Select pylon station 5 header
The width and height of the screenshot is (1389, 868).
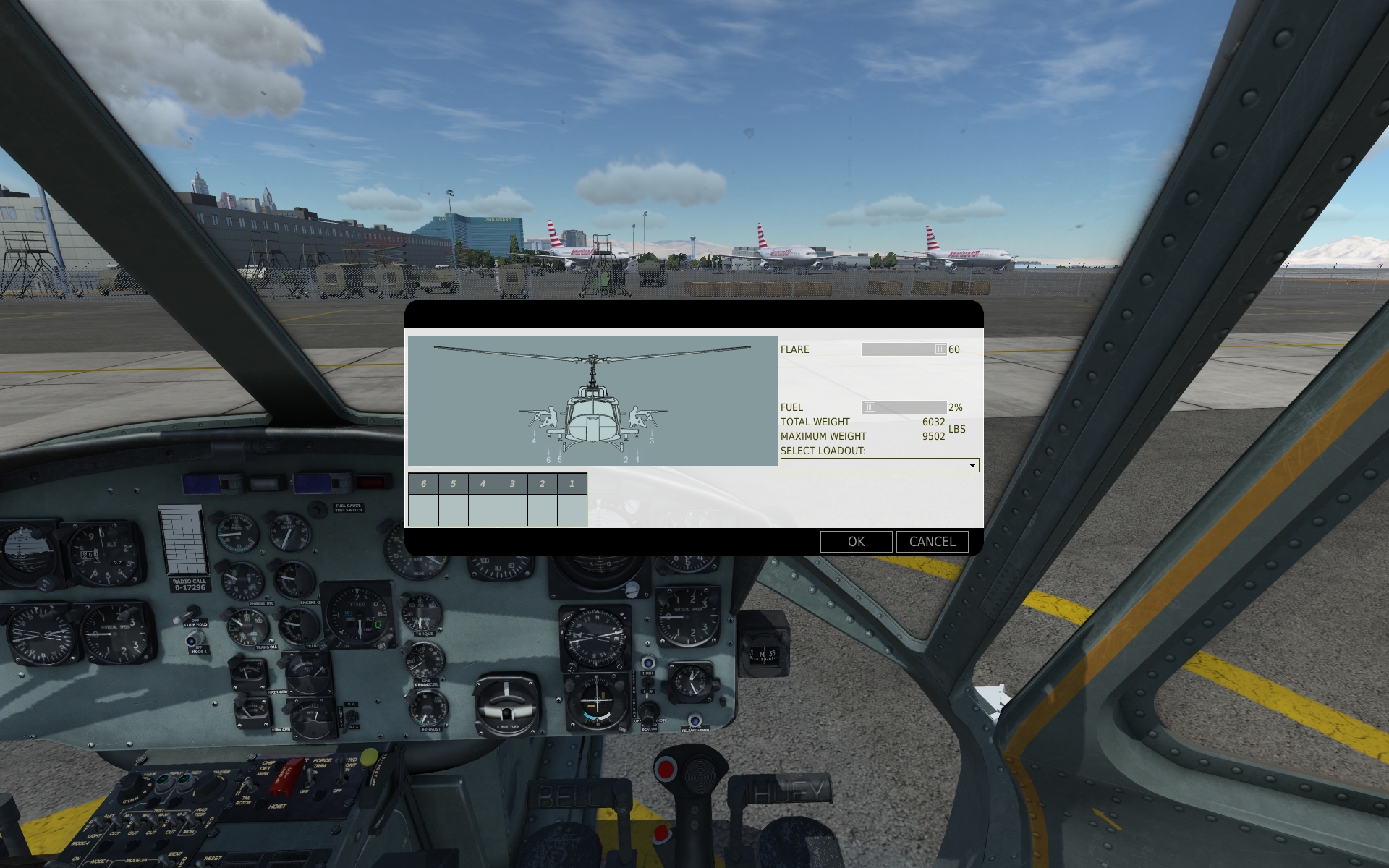click(x=454, y=484)
